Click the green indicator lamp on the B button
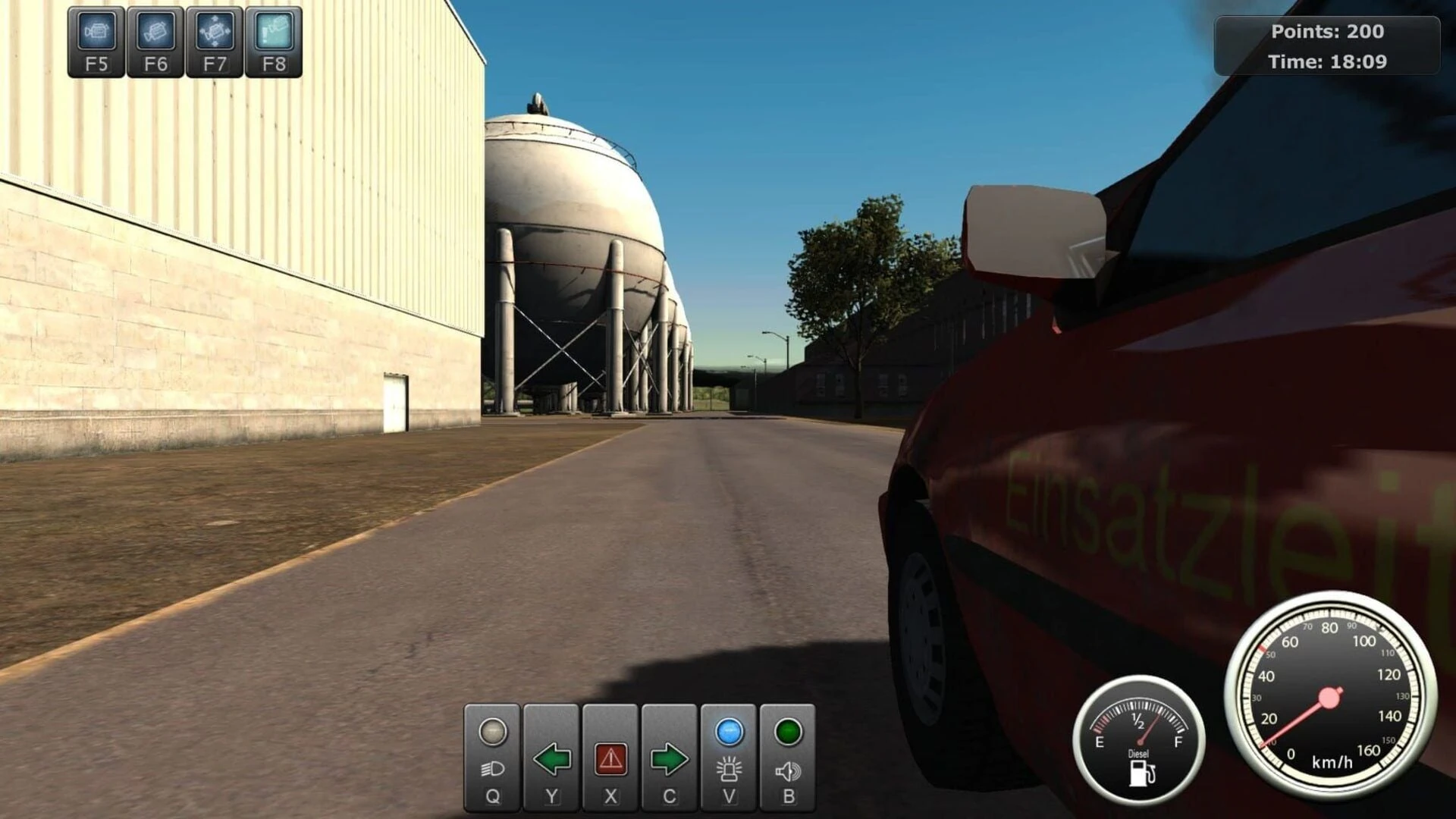The height and width of the screenshot is (819, 1456). [x=786, y=733]
